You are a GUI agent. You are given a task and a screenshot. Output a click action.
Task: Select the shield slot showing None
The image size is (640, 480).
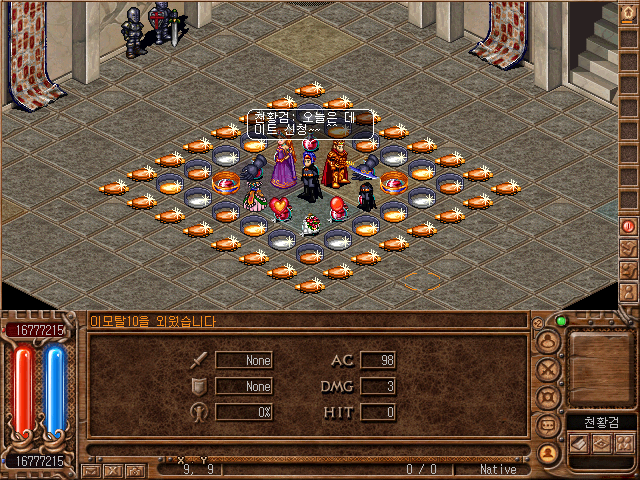[244, 386]
